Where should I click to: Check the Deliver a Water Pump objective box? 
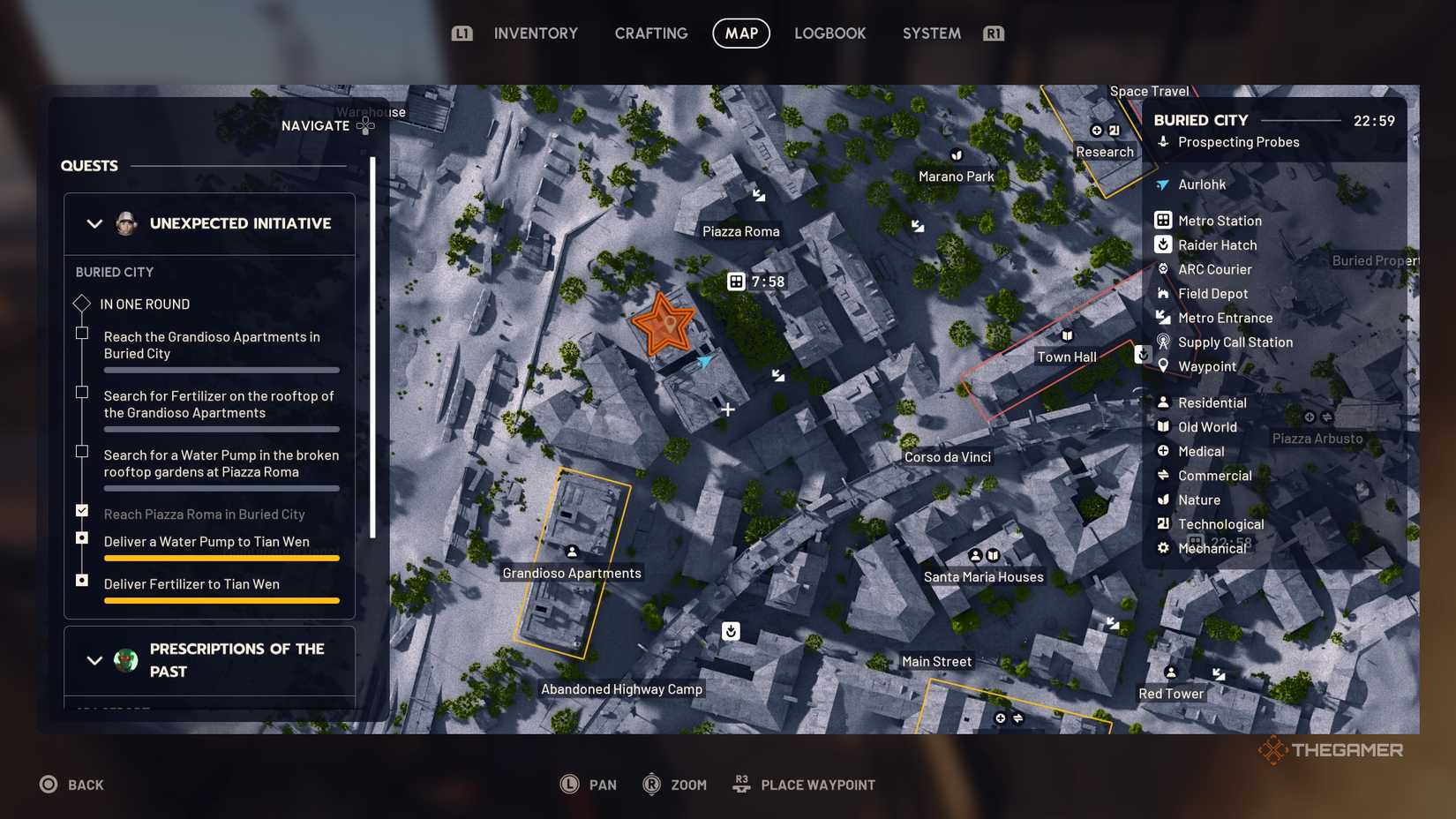click(81, 537)
